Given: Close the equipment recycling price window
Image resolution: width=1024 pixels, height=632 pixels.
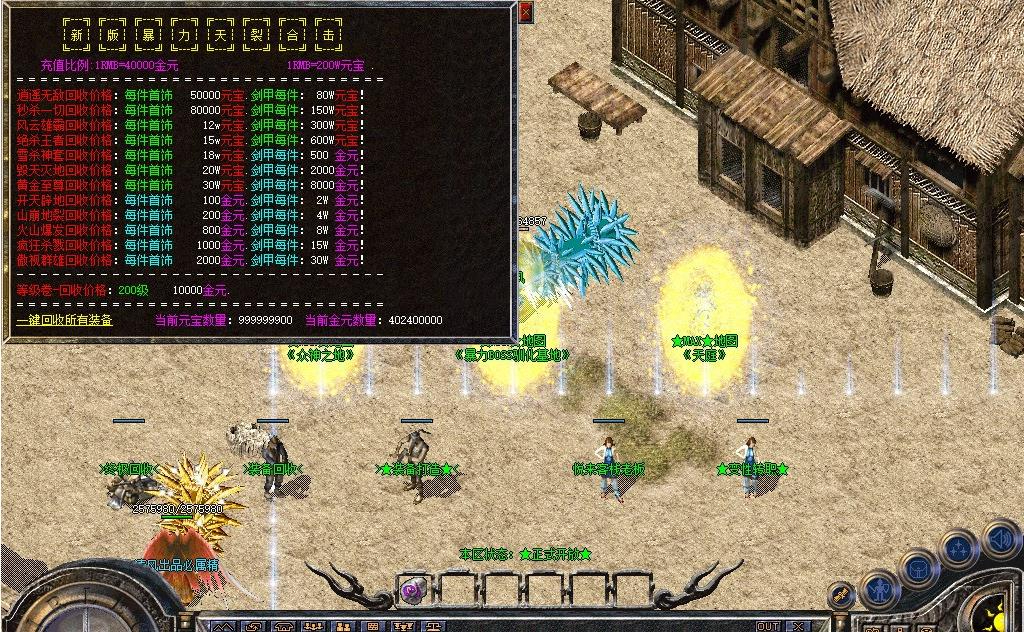Looking at the screenshot, I should pyautogui.click(x=526, y=12).
